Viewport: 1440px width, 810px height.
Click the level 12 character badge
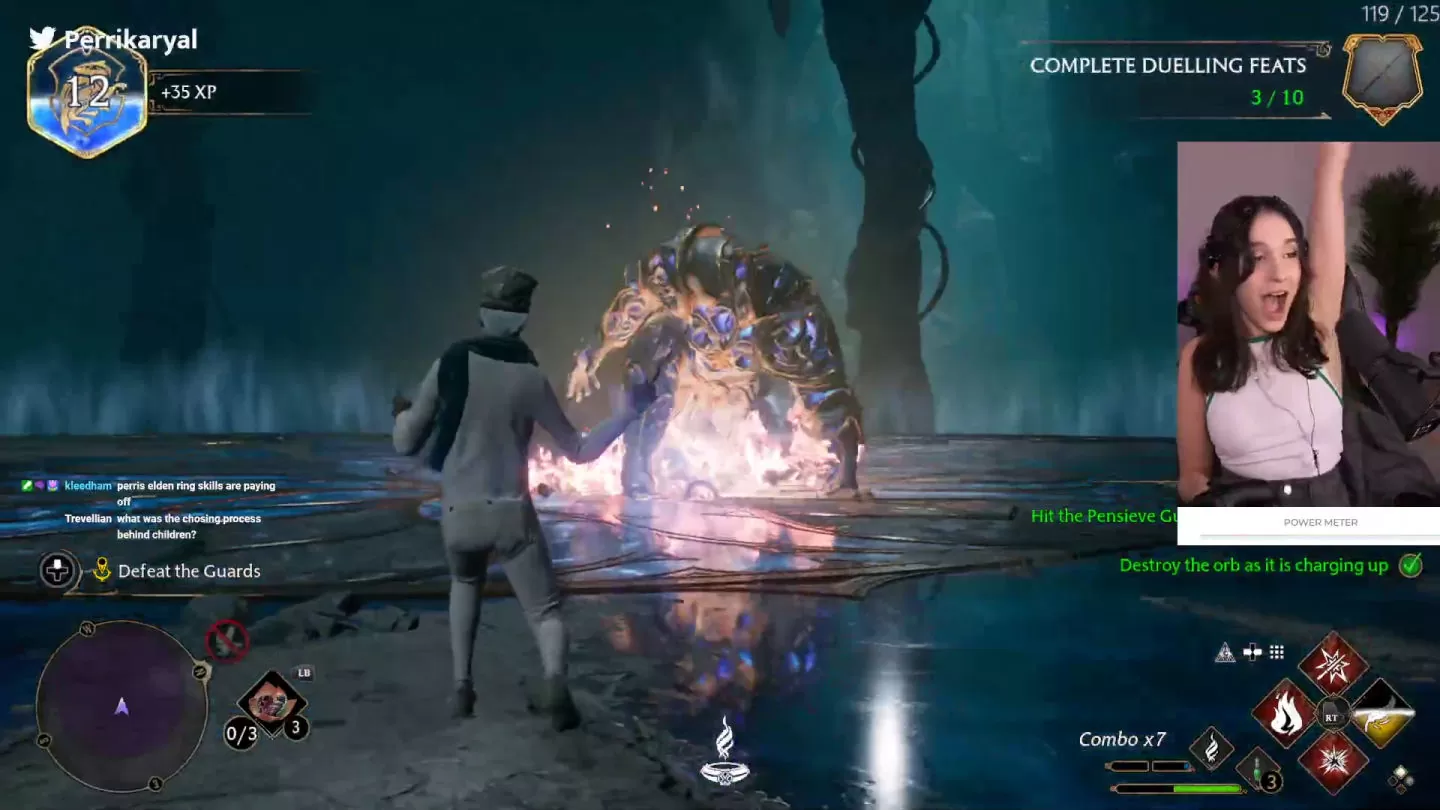tap(87, 93)
